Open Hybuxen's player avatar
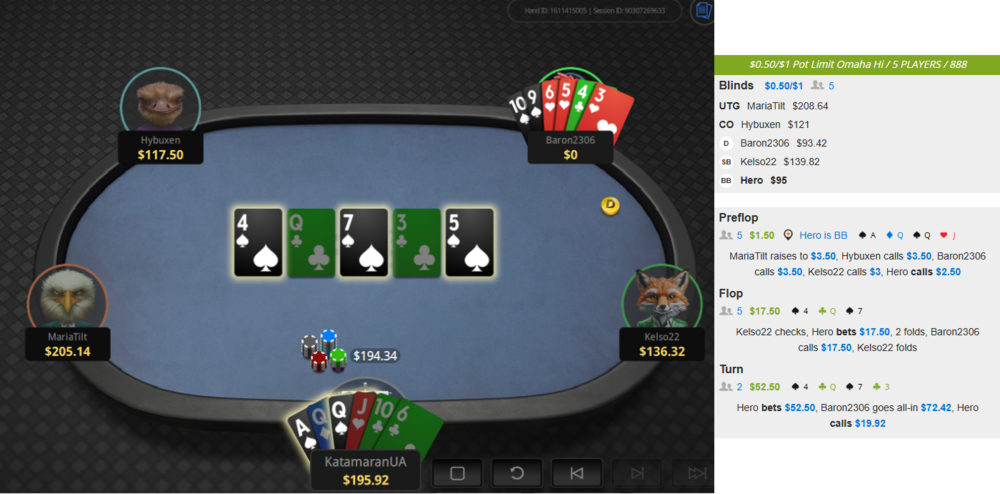 [160, 101]
